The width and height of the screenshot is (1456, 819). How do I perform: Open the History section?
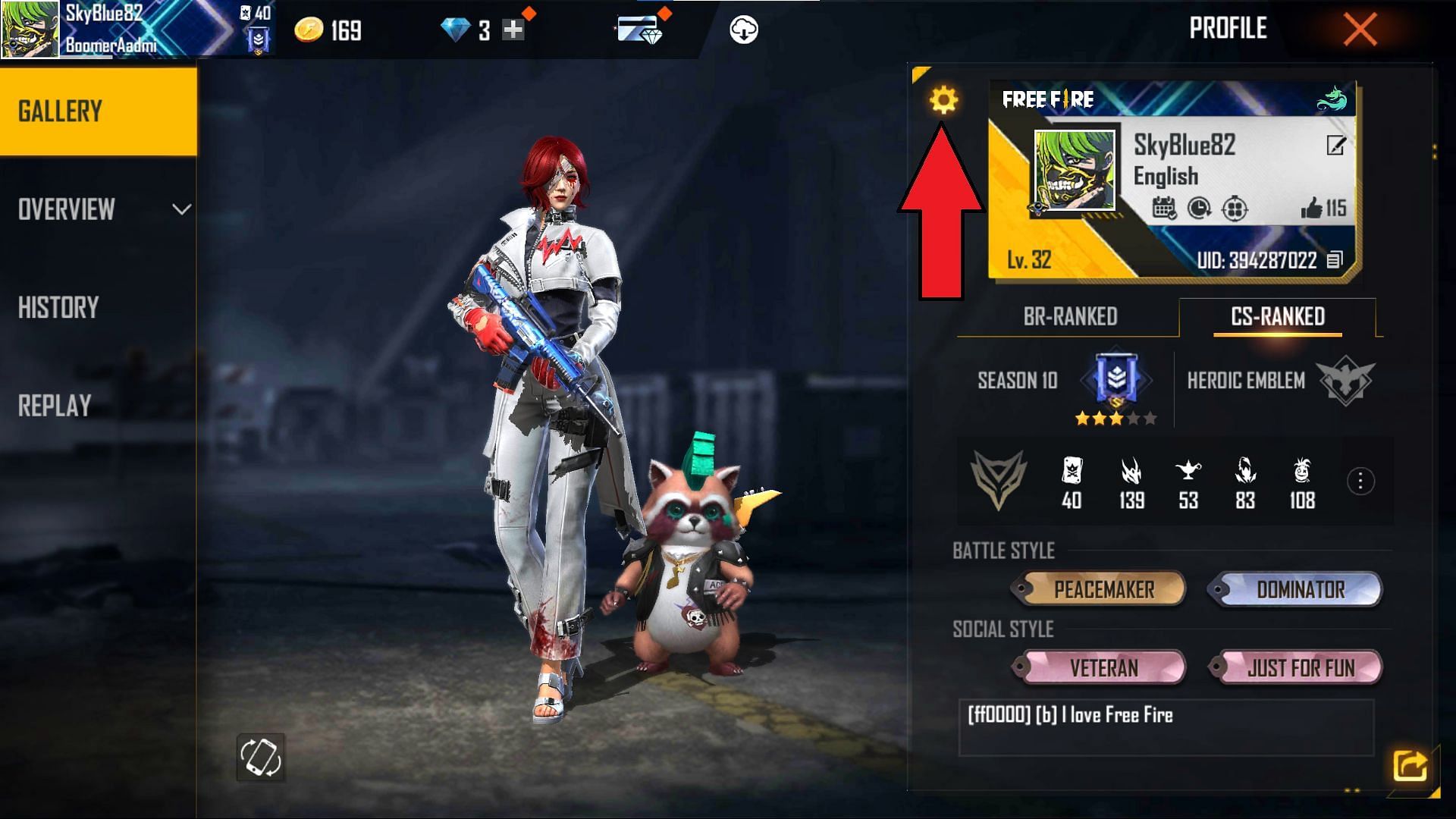coord(59,308)
